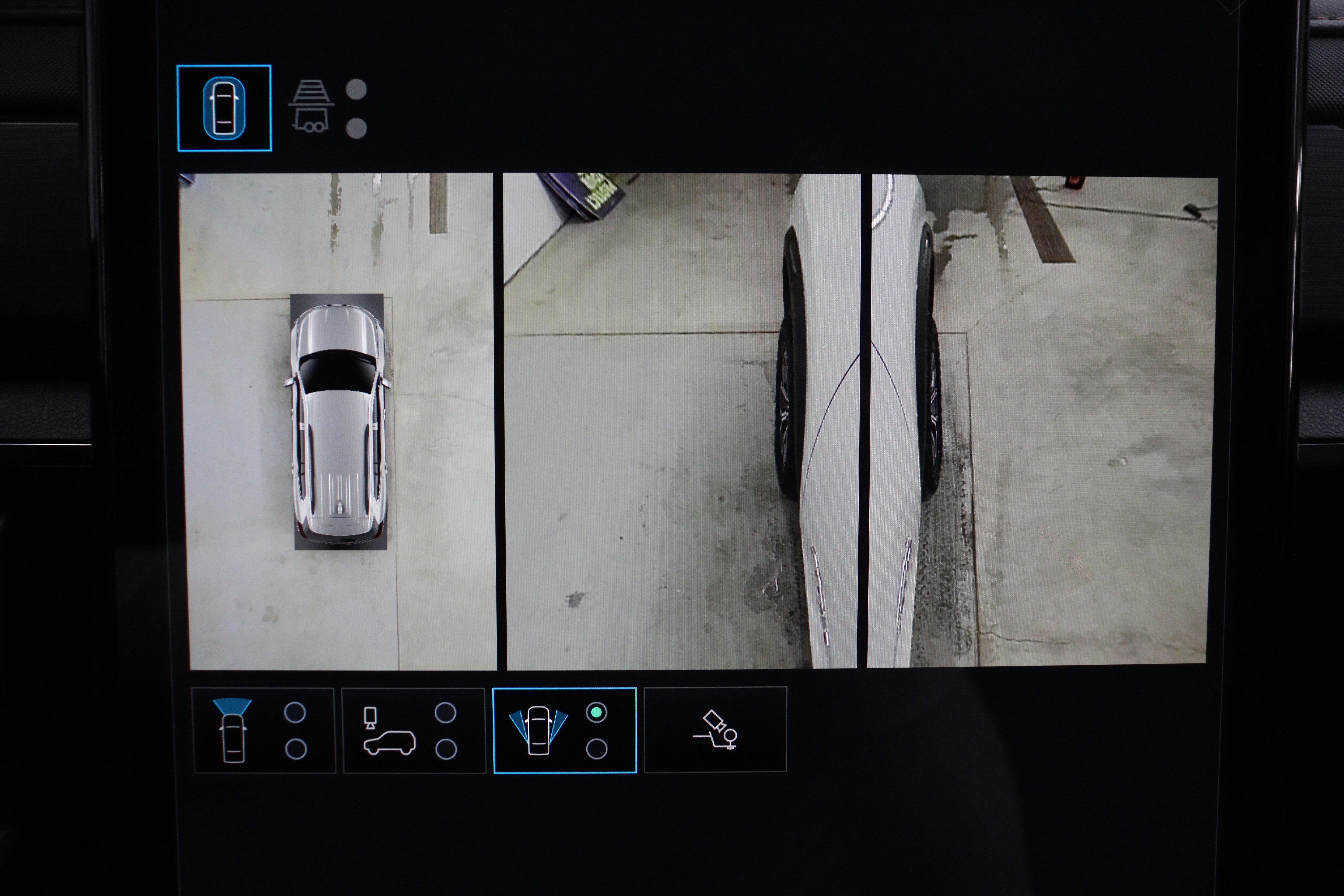The height and width of the screenshot is (896, 1344).
Task: Tap the left-side wheel camera feed
Action: (681, 421)
